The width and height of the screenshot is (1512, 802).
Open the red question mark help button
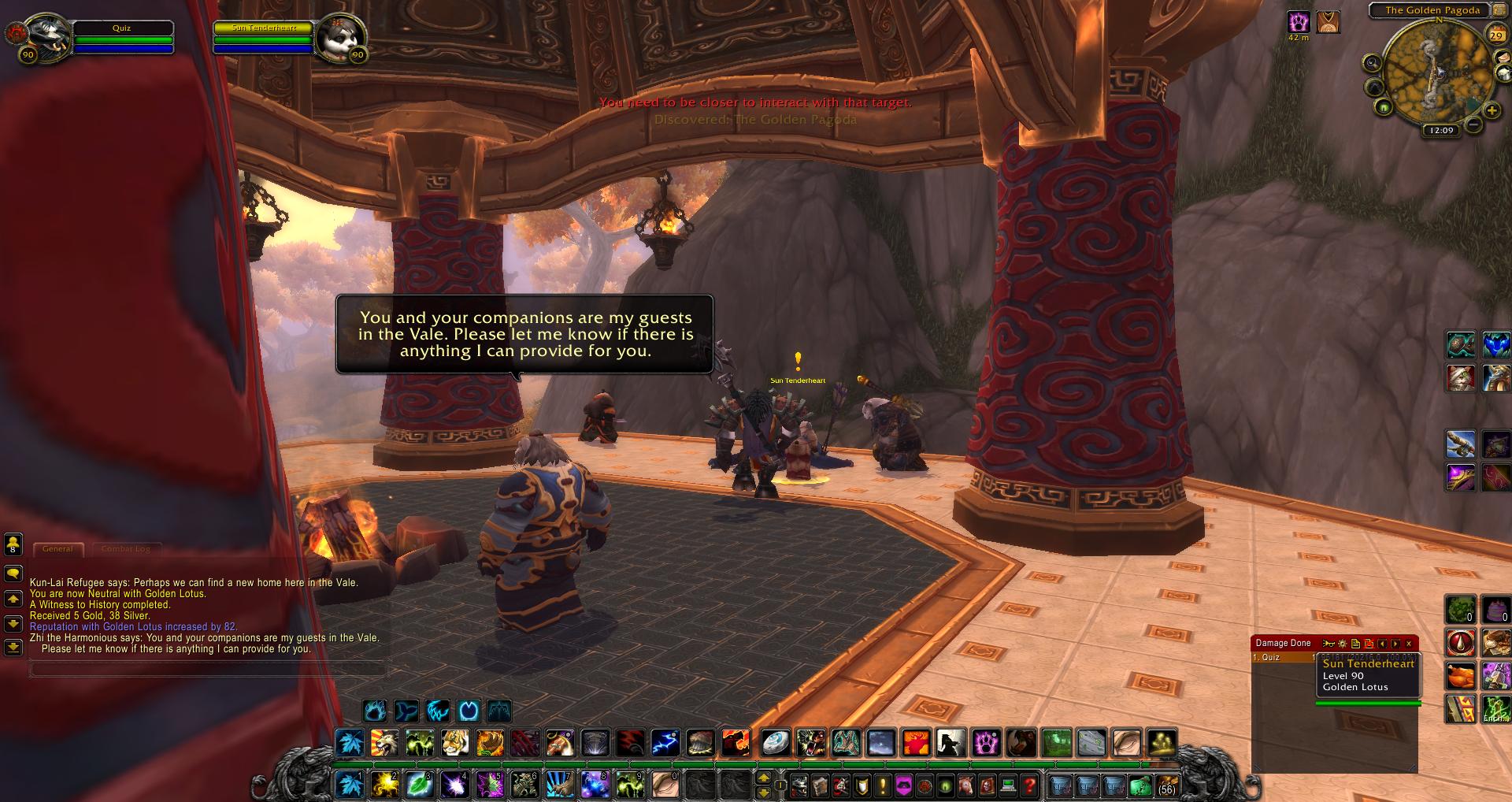point(1029,785)
